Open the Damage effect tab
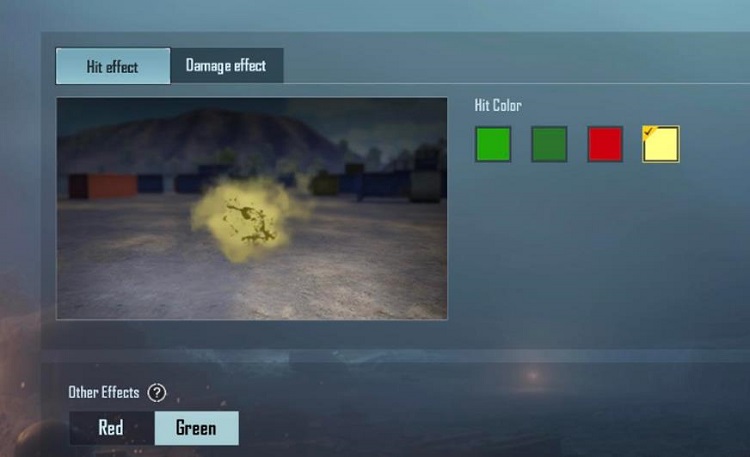This screenshot has width=750, height=457. pos(226,66)
